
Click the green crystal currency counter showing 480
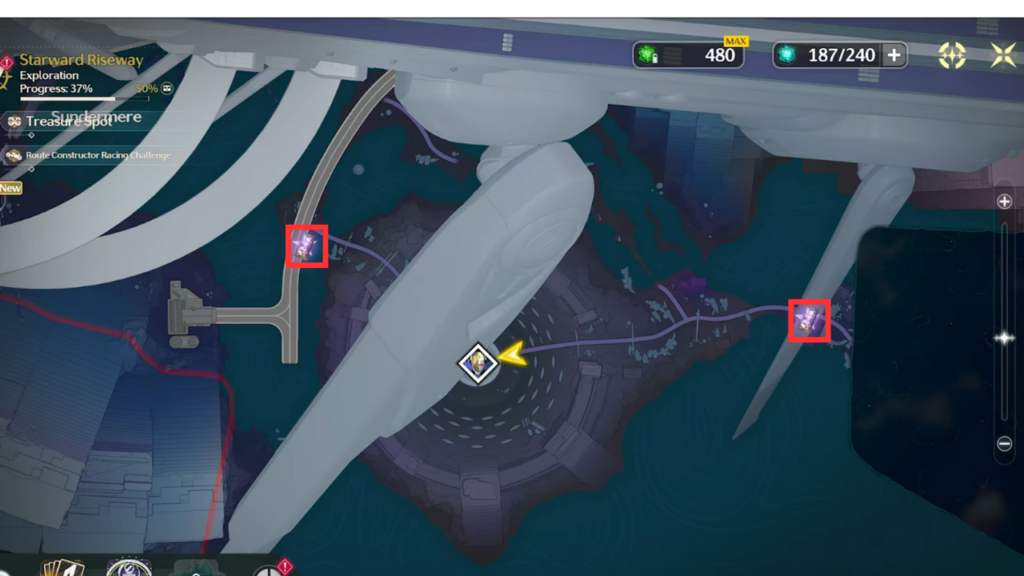point(692,55)
